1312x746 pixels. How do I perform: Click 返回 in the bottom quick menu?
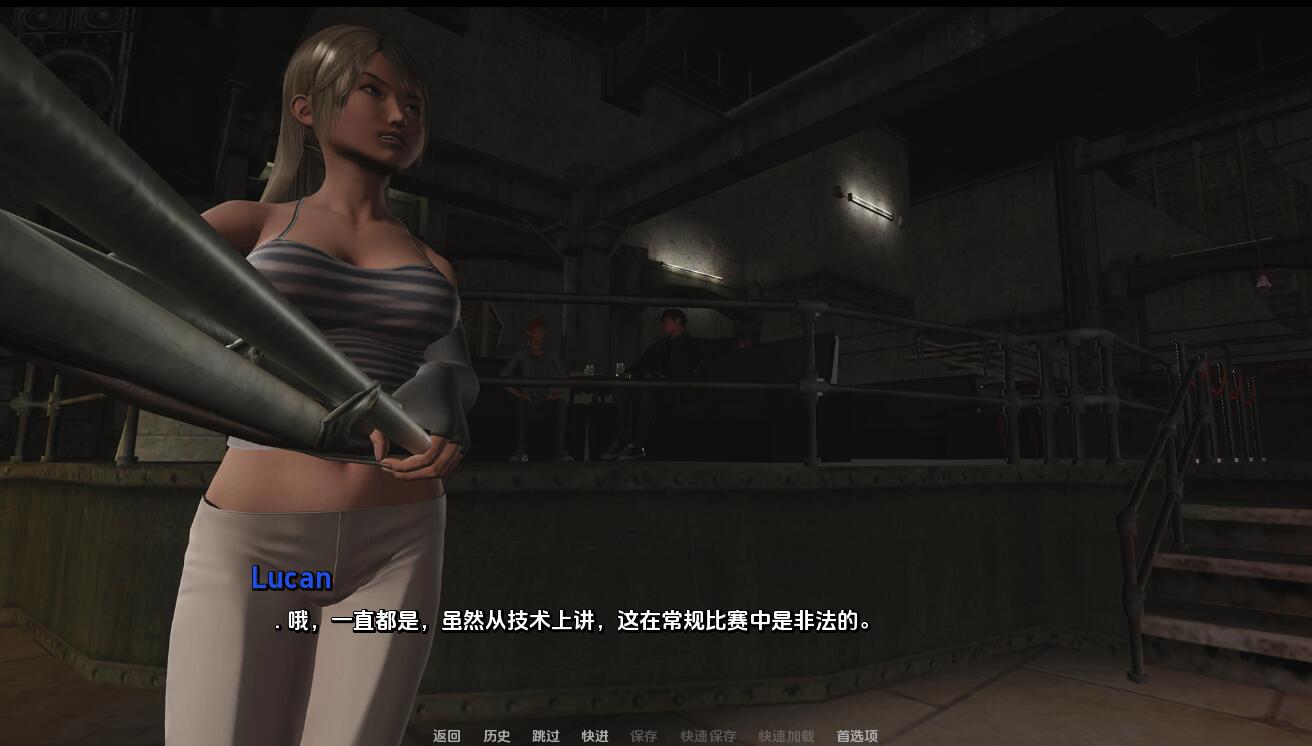click(444, 737)
